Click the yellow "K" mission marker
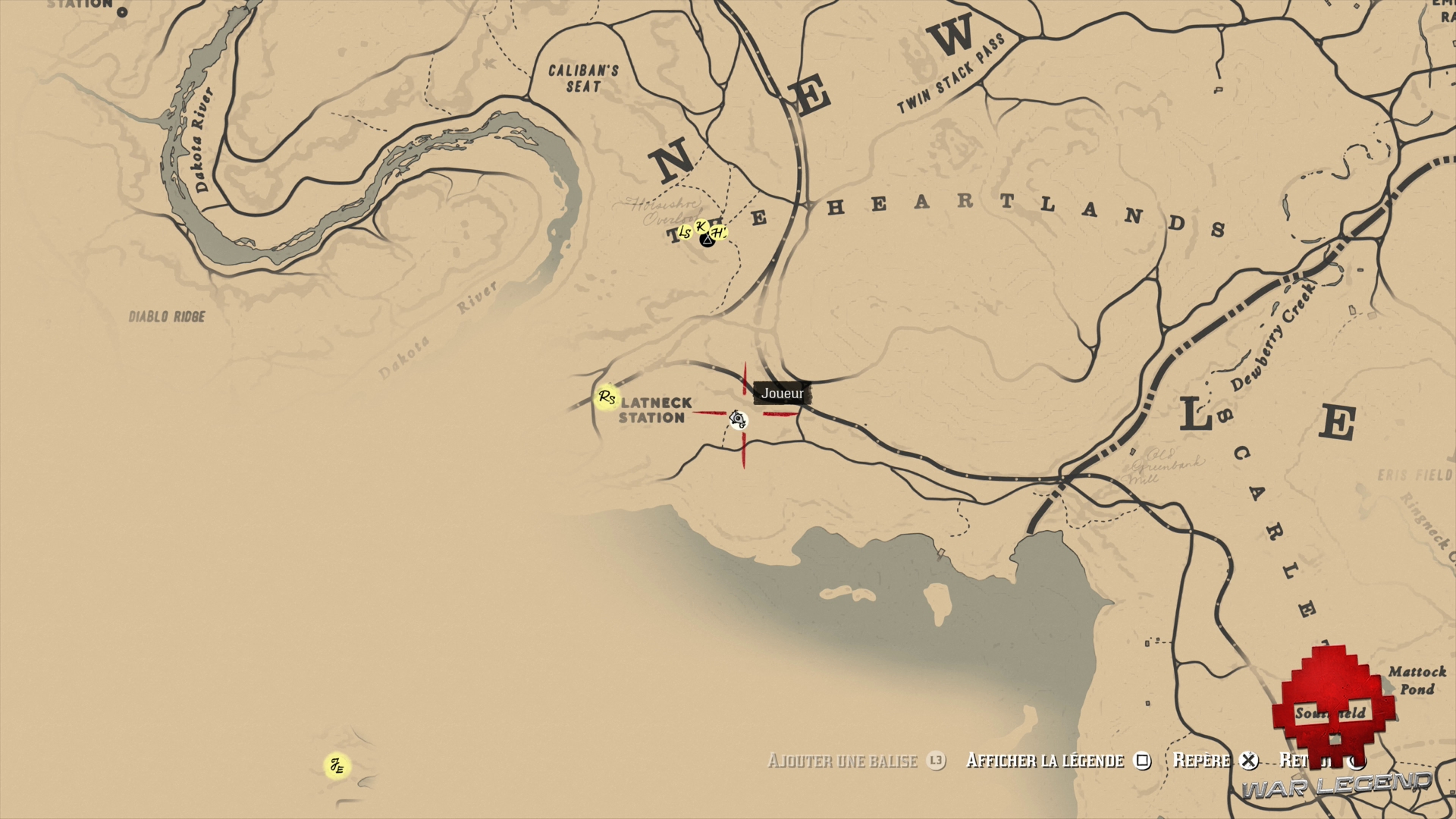This screenshot has height=819, width=1456. coord(701,227)
